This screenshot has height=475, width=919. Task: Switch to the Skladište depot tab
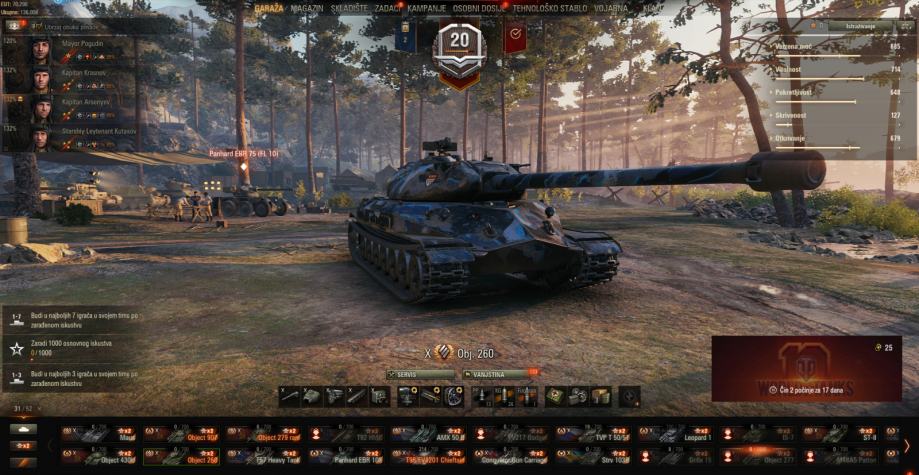pos(352,8)
